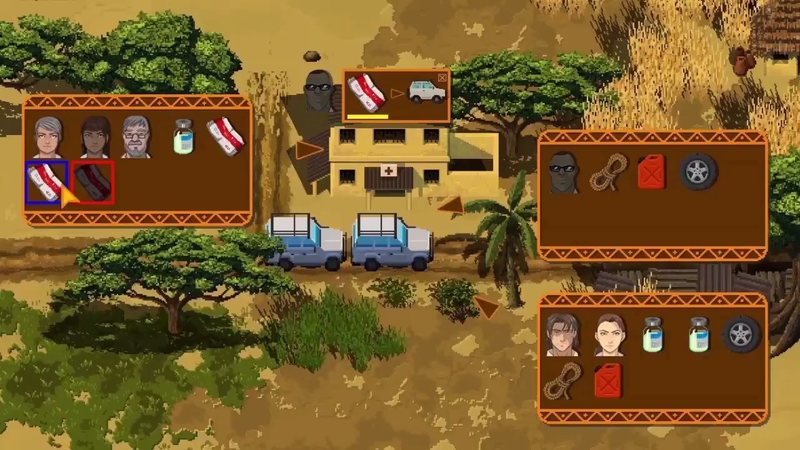This screenshot has height=450, width=800.
Task: Pick the rope next to the sunglasses man
Action: [x=607, y=173]
